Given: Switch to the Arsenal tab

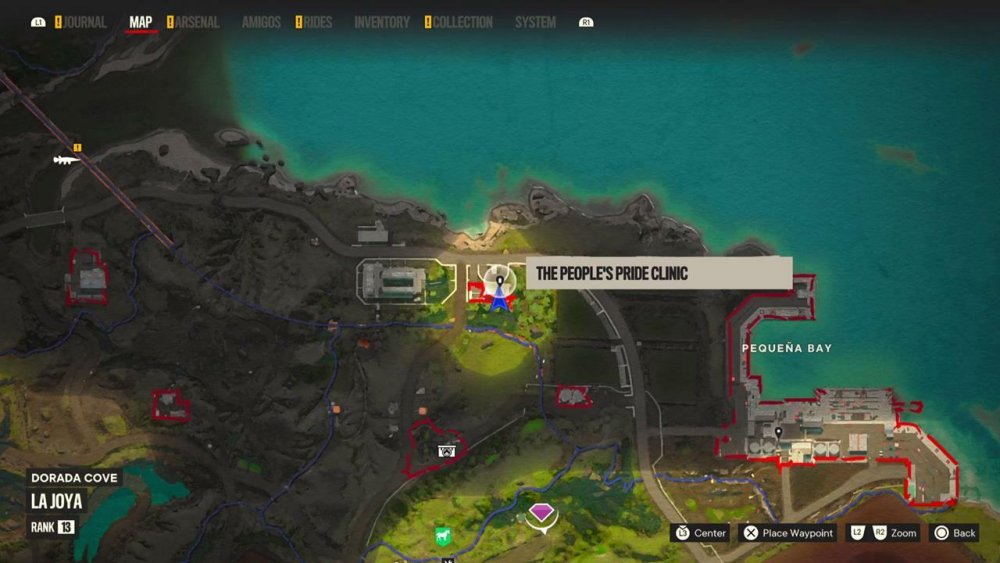Looking at the screenshot, I should [196, 22].
